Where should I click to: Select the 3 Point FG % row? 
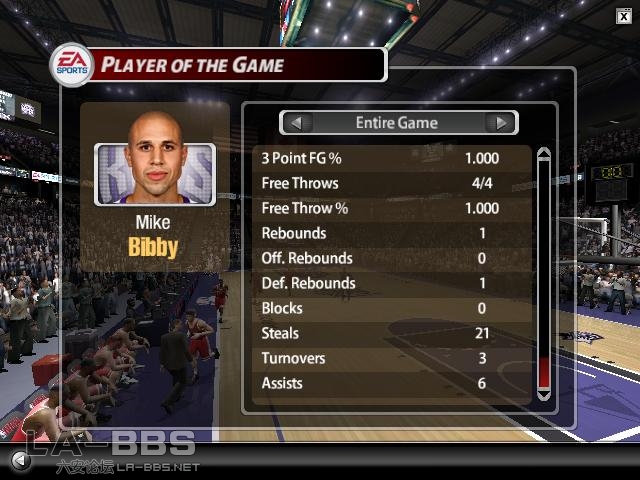(390, 158)
